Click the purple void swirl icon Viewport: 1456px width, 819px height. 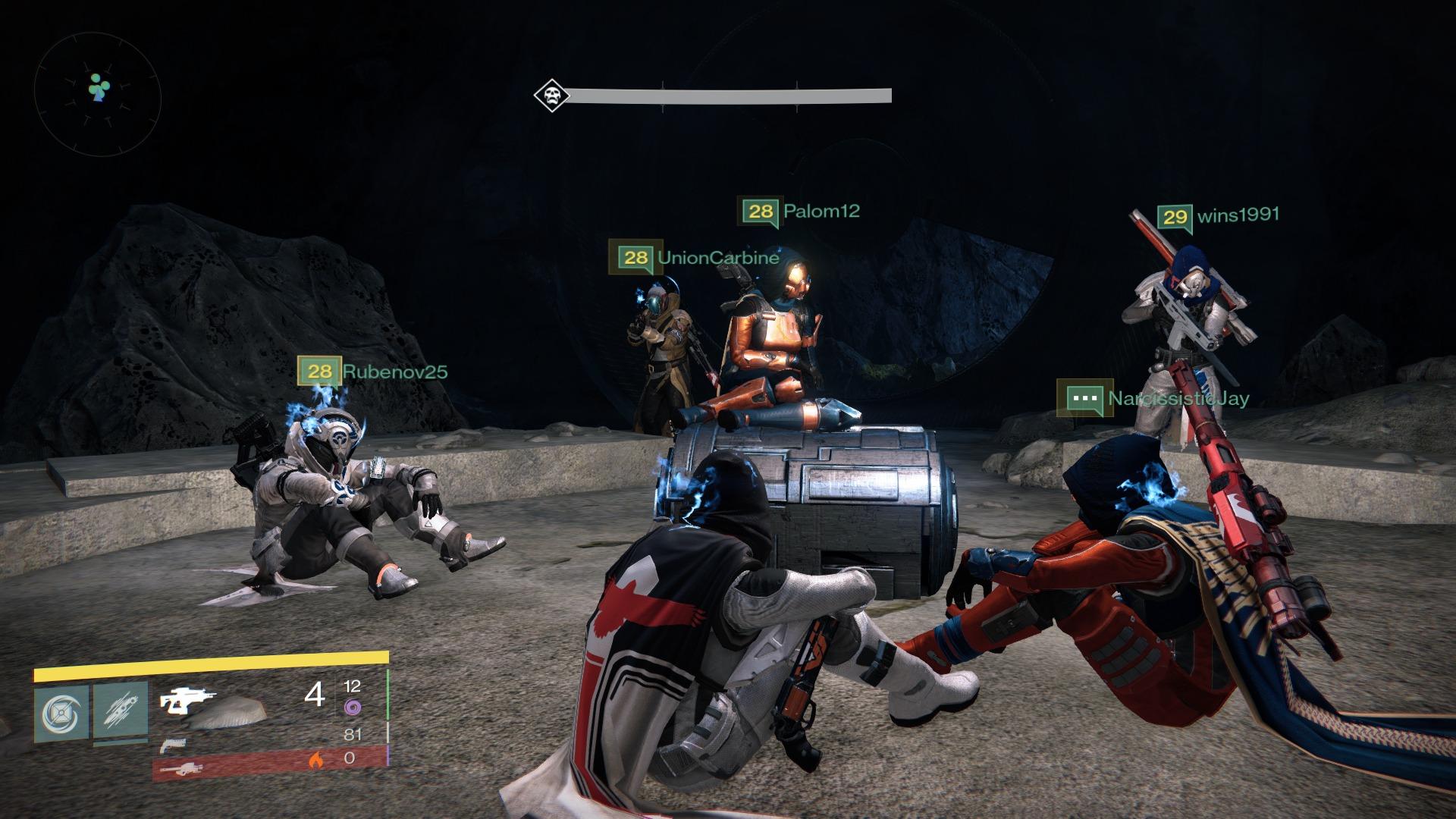tap(352, 708)
